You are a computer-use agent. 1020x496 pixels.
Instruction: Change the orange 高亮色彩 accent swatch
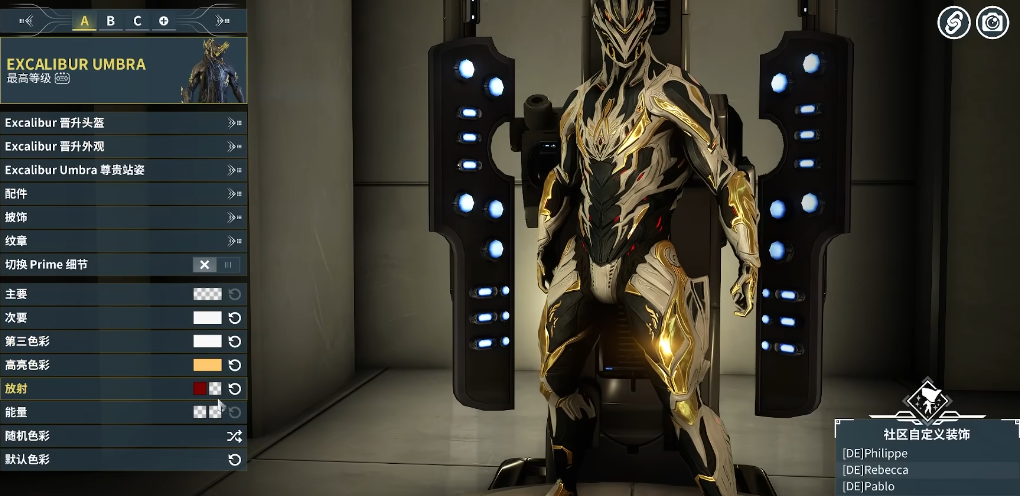207,365
